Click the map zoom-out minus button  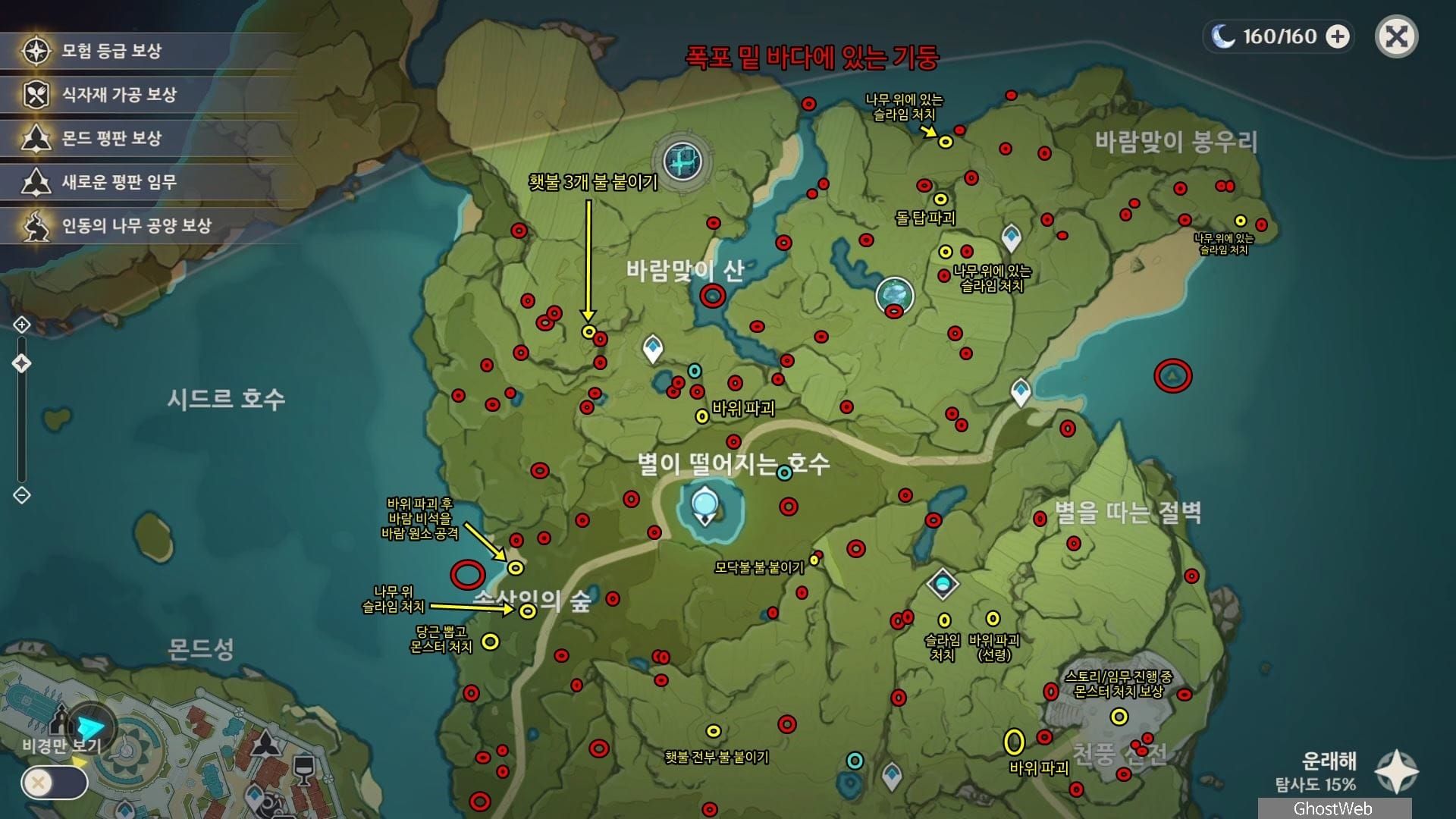click(x=21, y=495)
